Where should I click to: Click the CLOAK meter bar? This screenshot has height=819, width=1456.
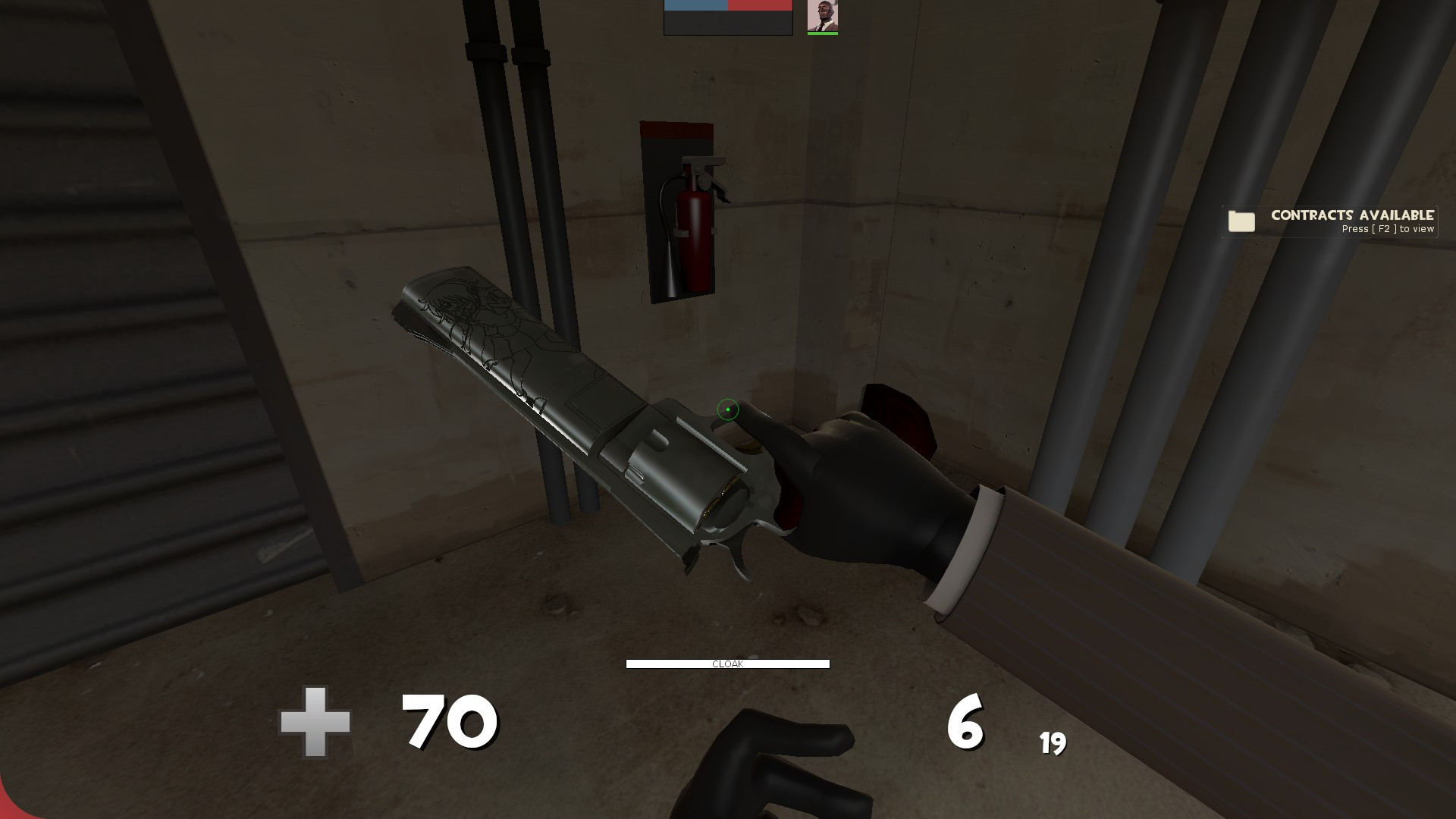(x=726, y=664)
